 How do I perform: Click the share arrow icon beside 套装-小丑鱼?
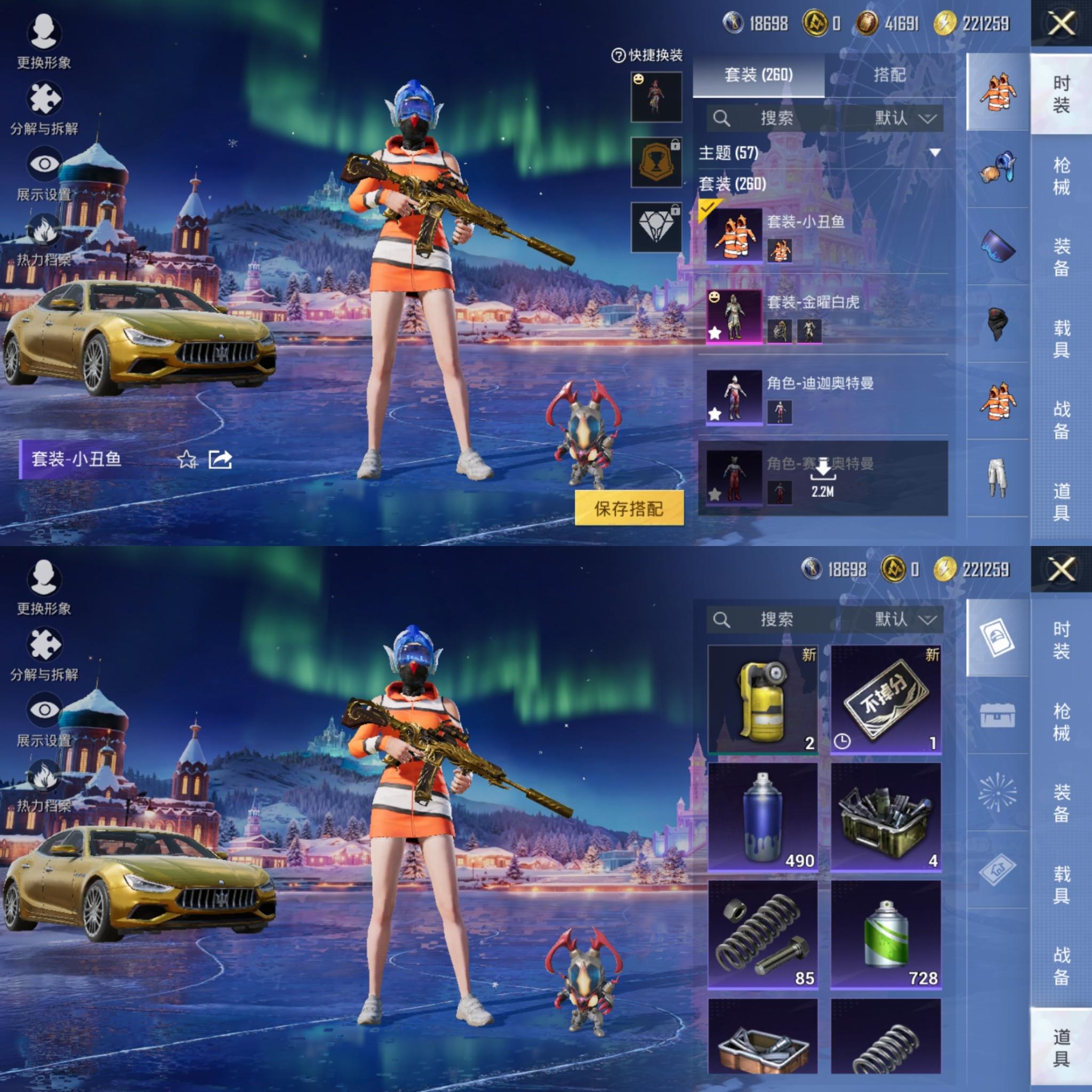pyautogui.click(x=220, y=460)
